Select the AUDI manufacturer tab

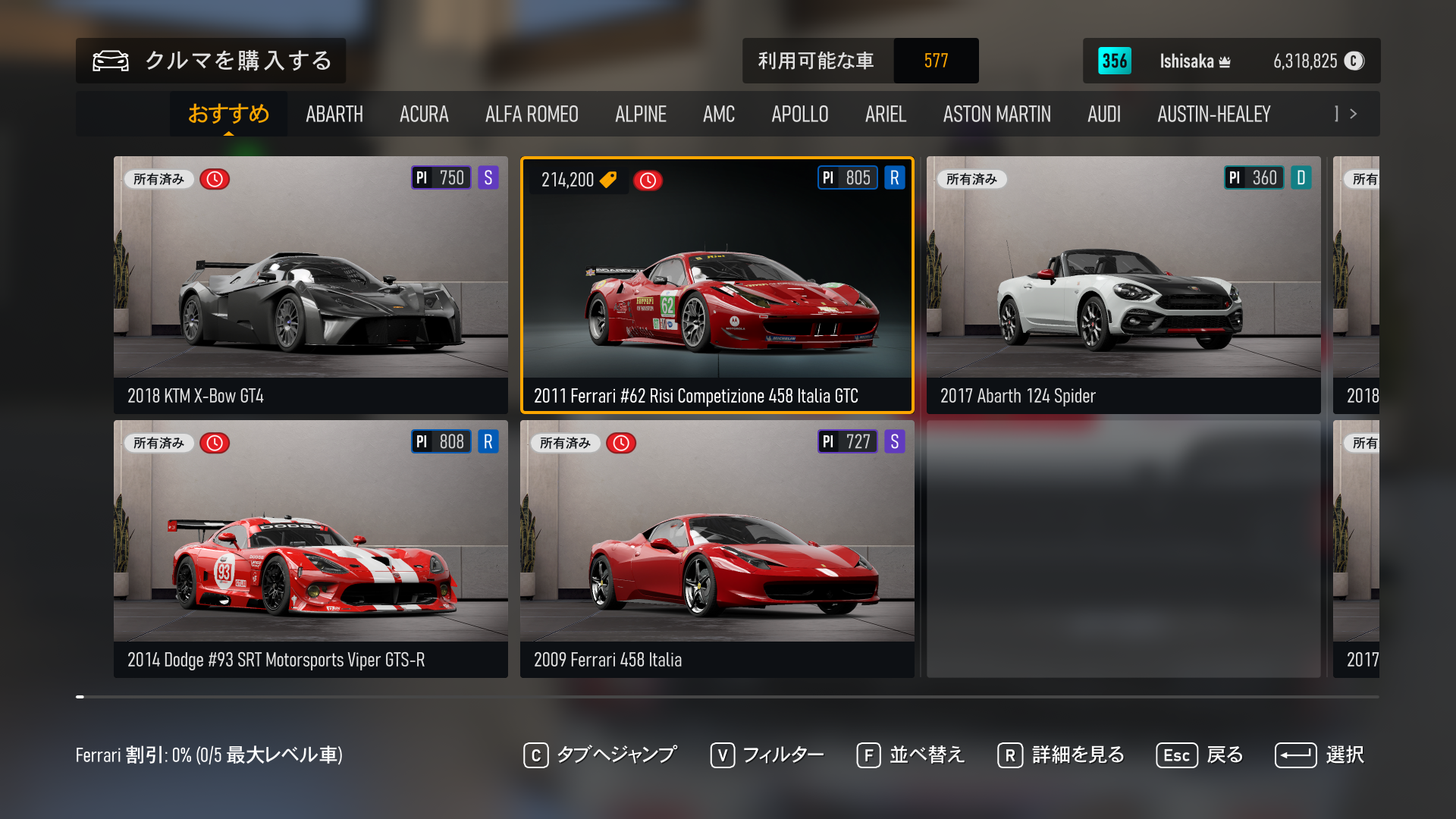(x=1104, y=114)
